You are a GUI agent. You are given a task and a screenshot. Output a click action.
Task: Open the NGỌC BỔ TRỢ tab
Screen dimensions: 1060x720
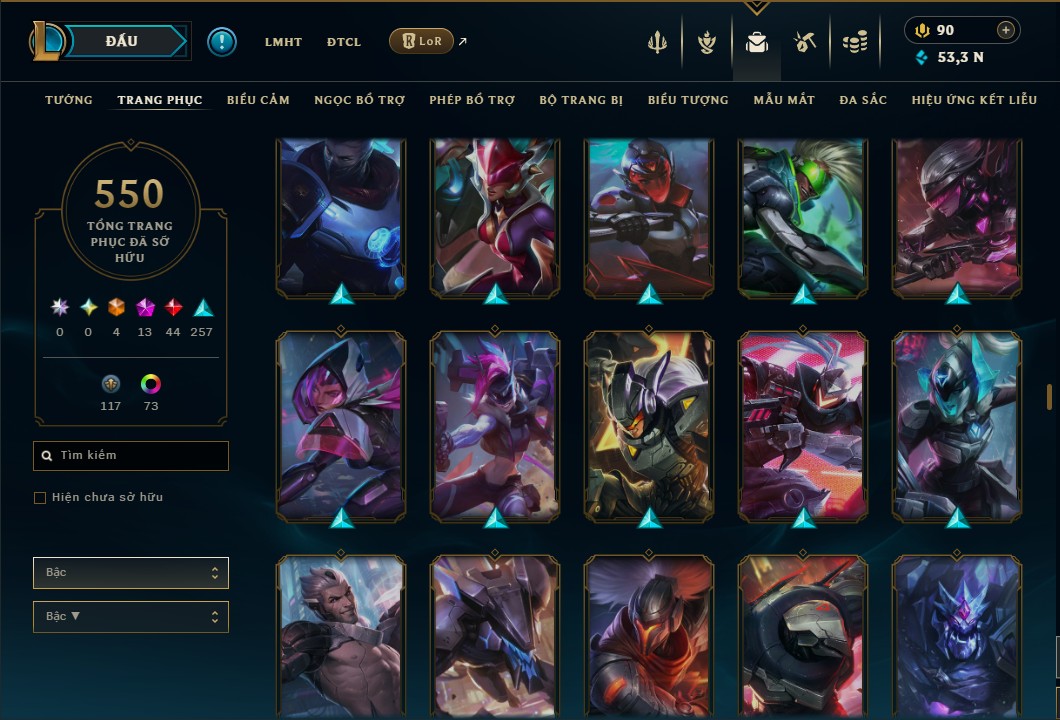(x=359, y=100)
